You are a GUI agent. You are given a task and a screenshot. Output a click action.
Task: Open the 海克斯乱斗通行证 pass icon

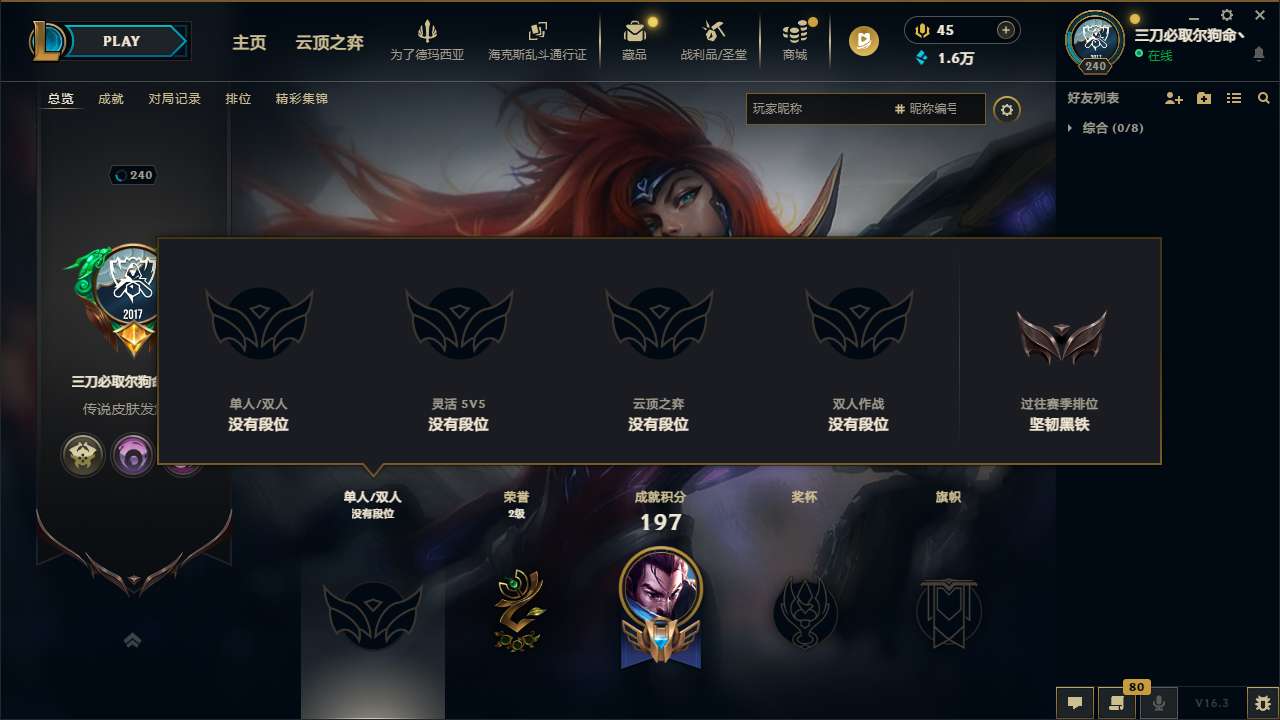[x=540, y=38]
